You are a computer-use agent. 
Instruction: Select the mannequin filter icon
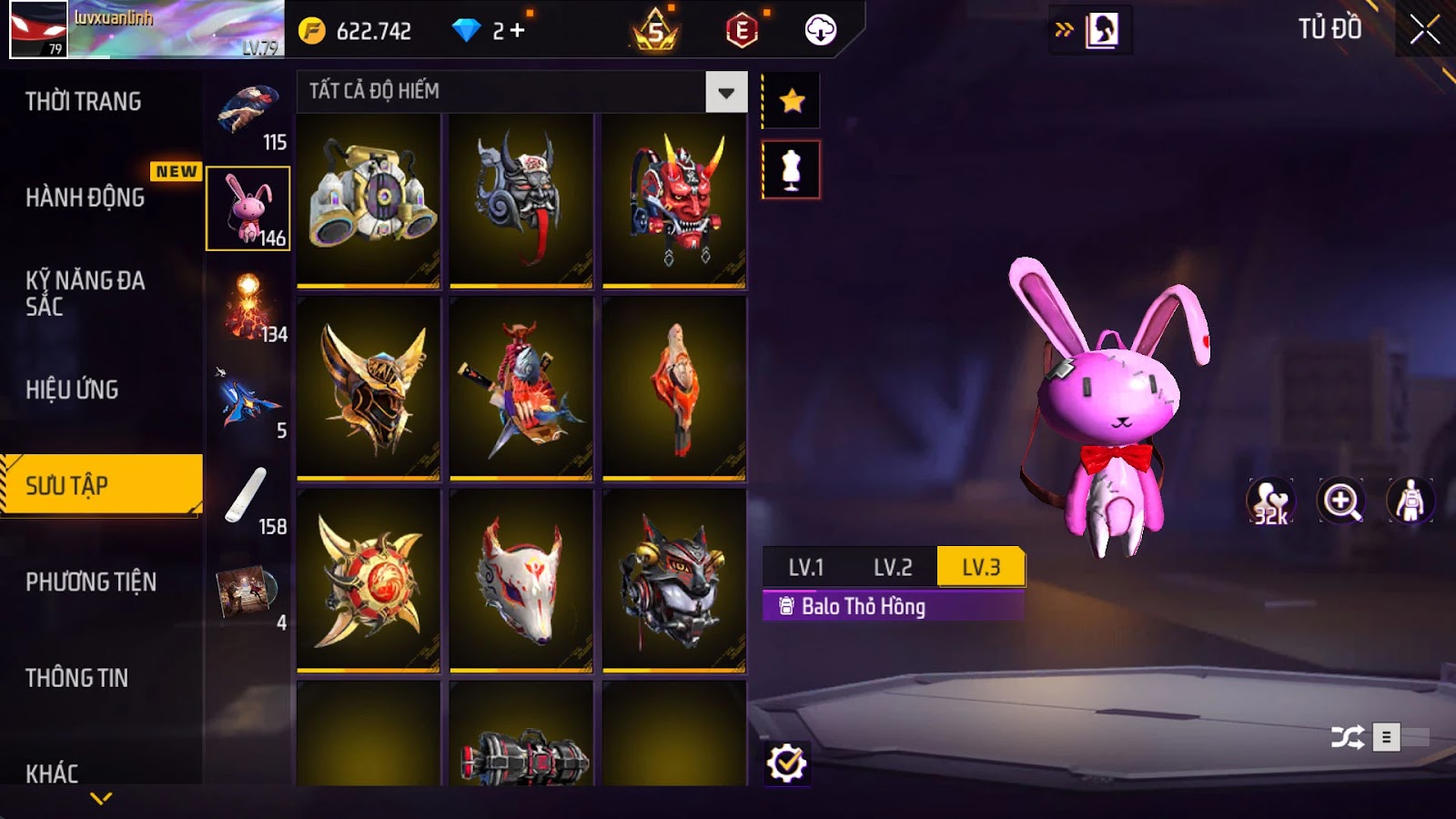791,170
